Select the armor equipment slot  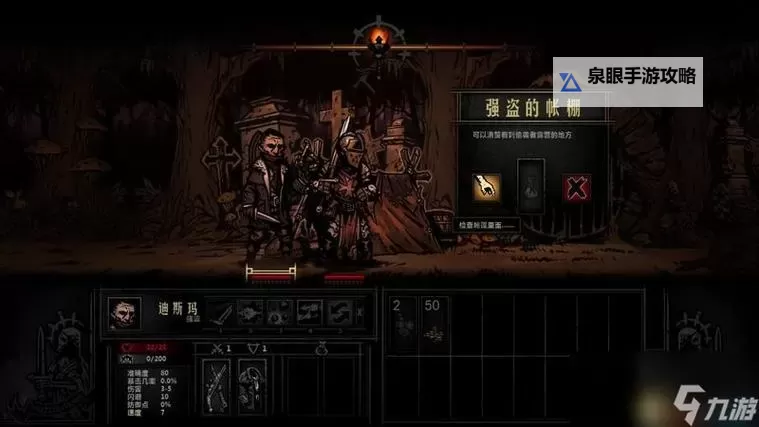pyautogui.click(x=251, y=383)
